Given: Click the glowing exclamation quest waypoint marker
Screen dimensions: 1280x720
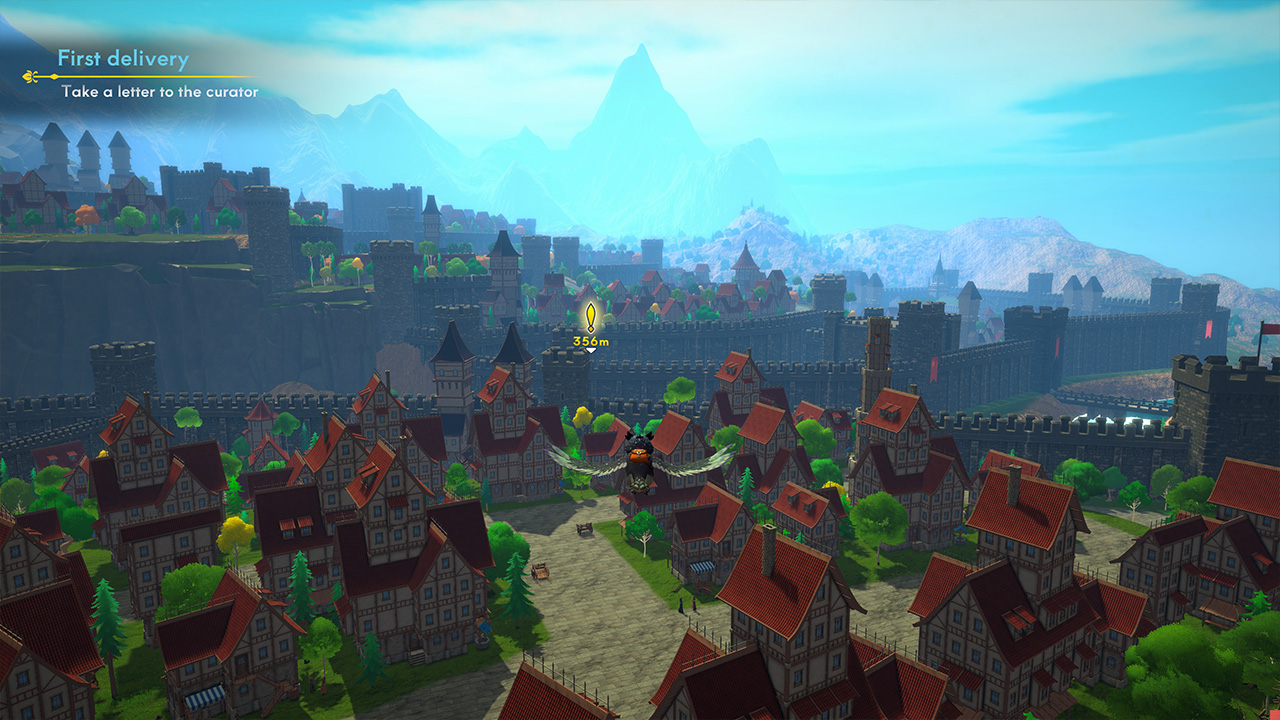Looking at the screenshot, I should [x=590, y=318].
